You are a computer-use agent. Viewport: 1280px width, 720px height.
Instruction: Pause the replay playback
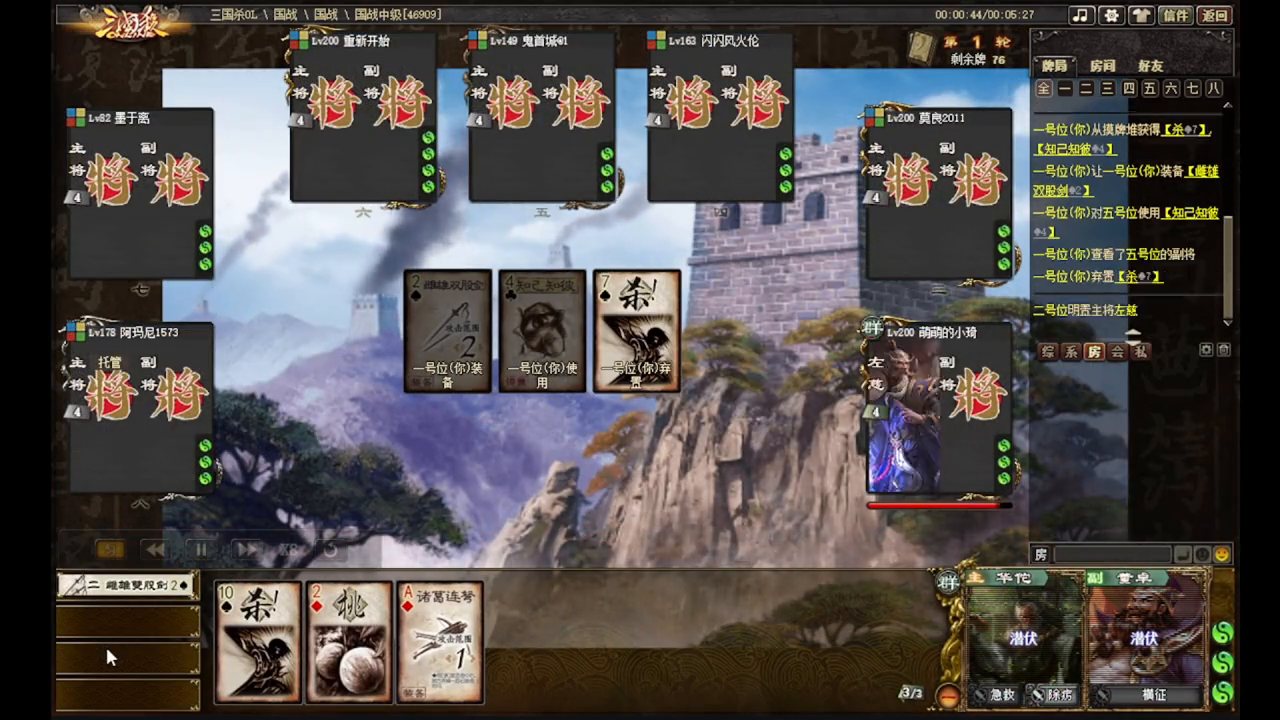[201, 549]
